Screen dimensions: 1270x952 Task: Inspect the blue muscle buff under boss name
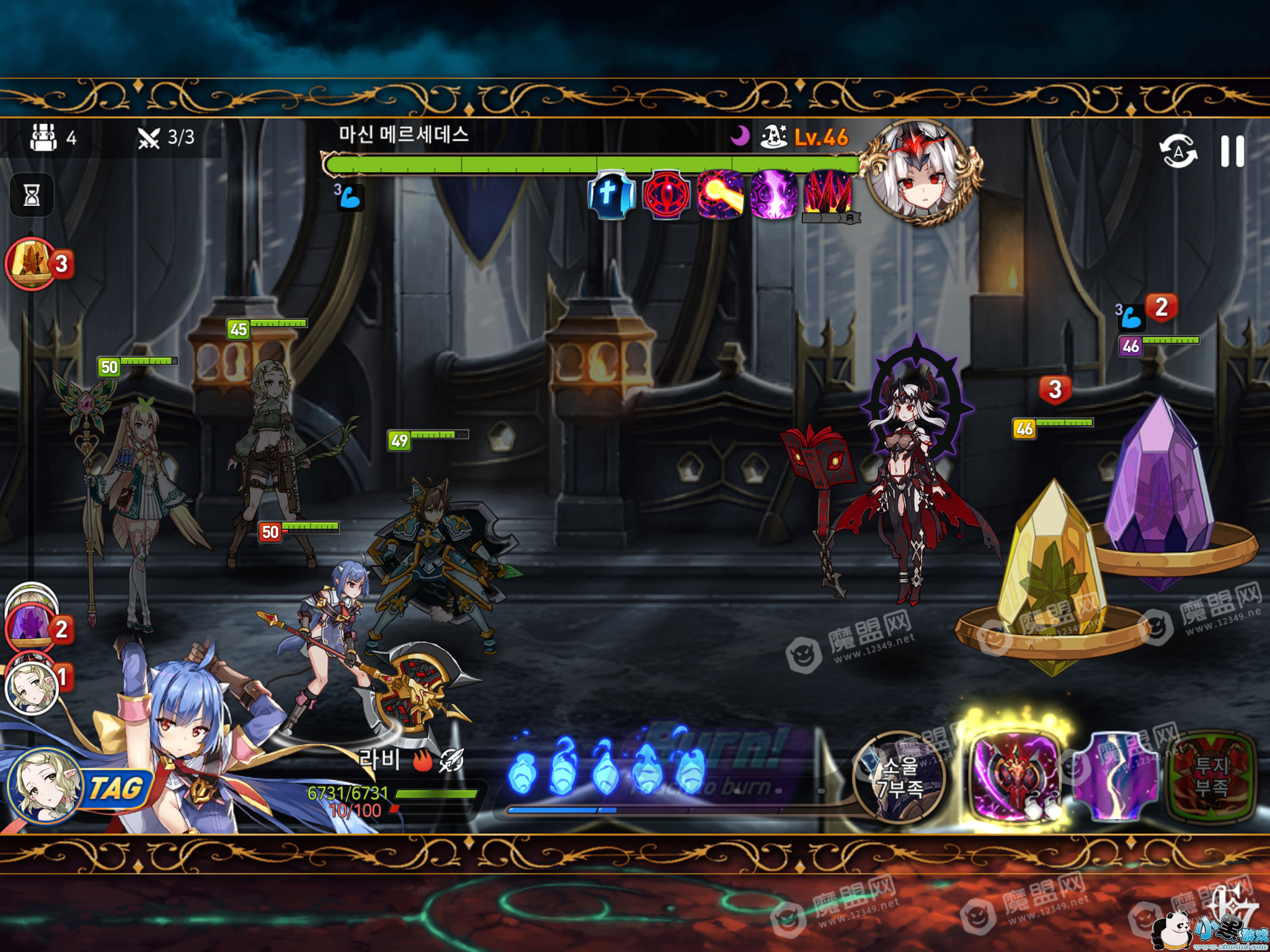(350, 197)
